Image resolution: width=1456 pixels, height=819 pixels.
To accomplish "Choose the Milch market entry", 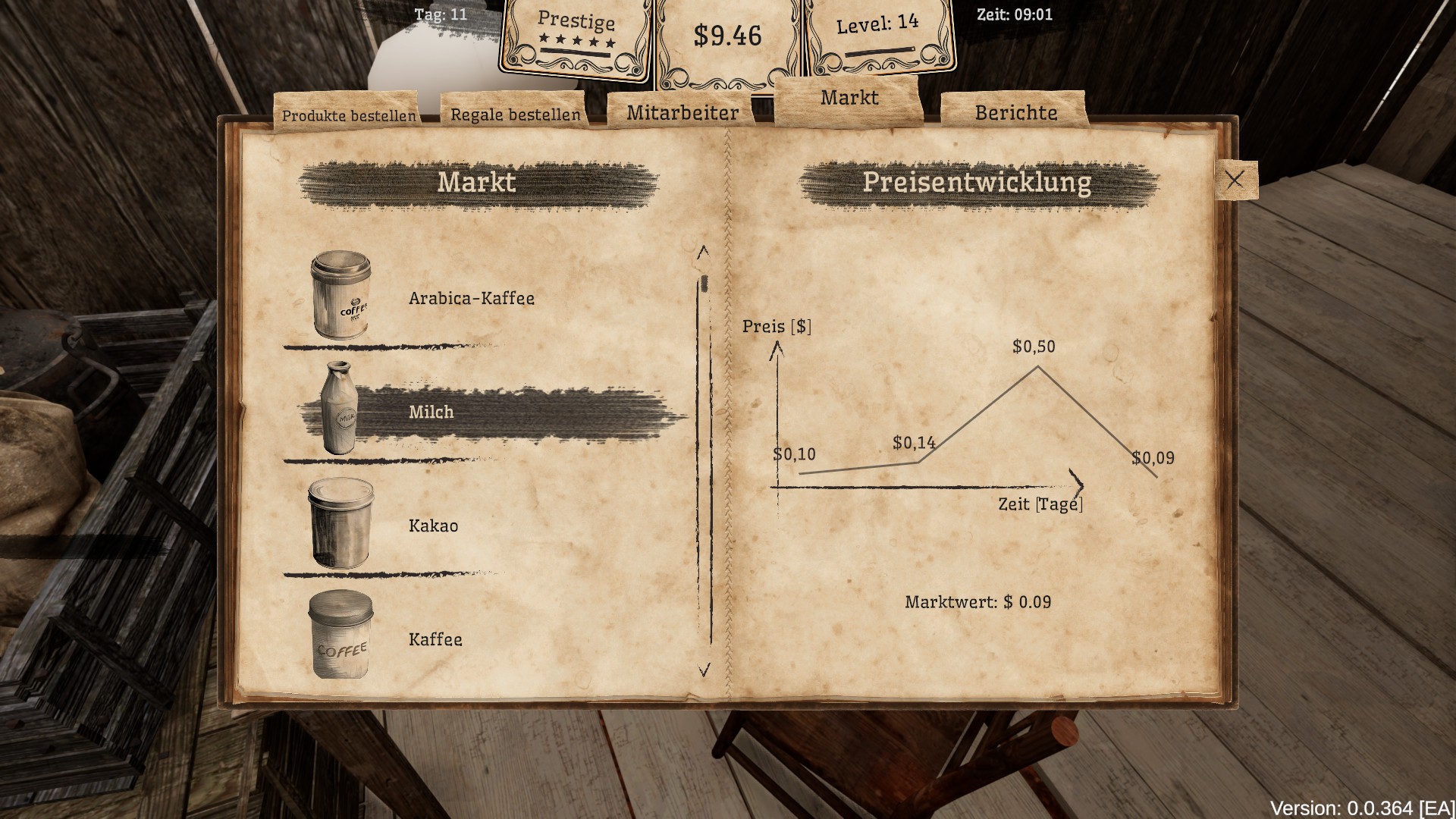I will (x=431, y=412).
